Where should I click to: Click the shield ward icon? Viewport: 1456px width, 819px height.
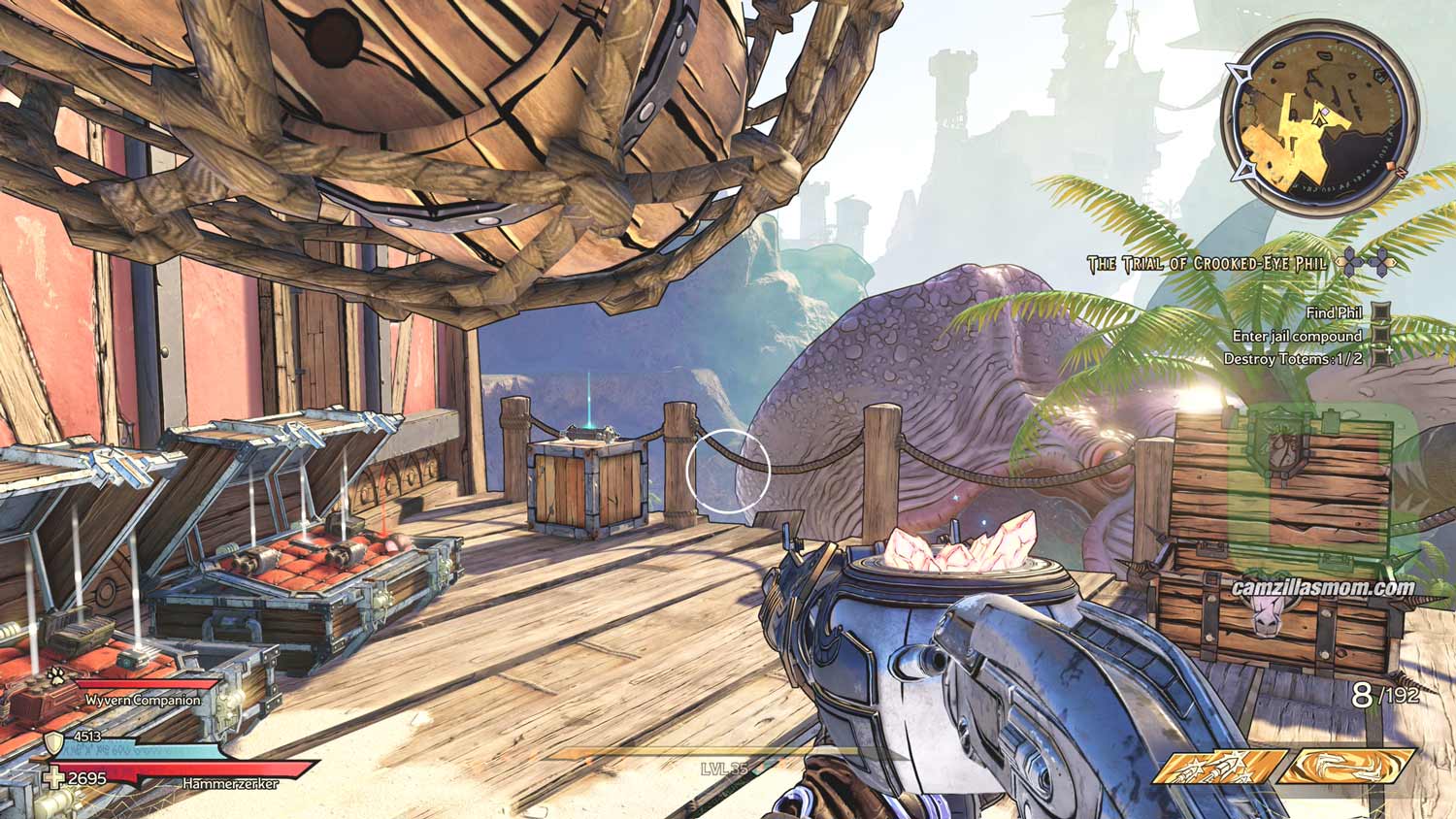click(x=54, y=744)
